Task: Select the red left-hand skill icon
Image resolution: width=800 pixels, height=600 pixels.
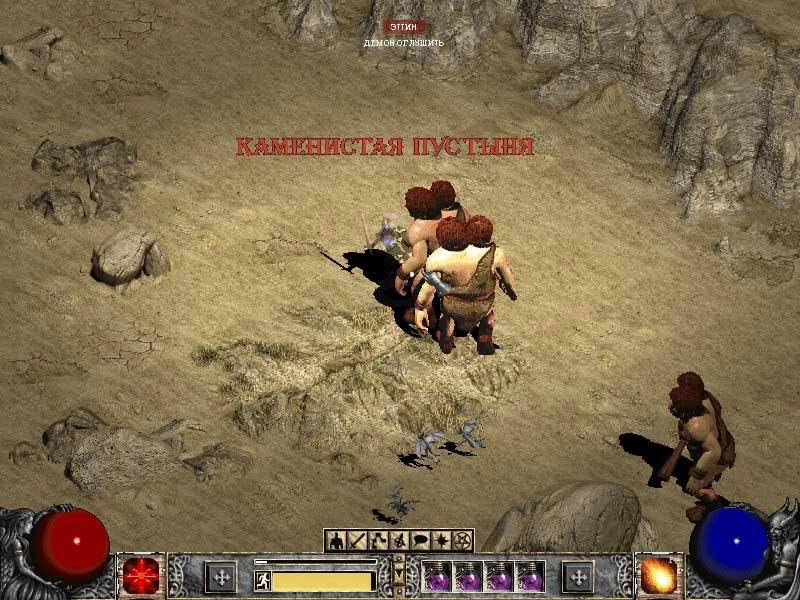Action: tap(139, 576)
